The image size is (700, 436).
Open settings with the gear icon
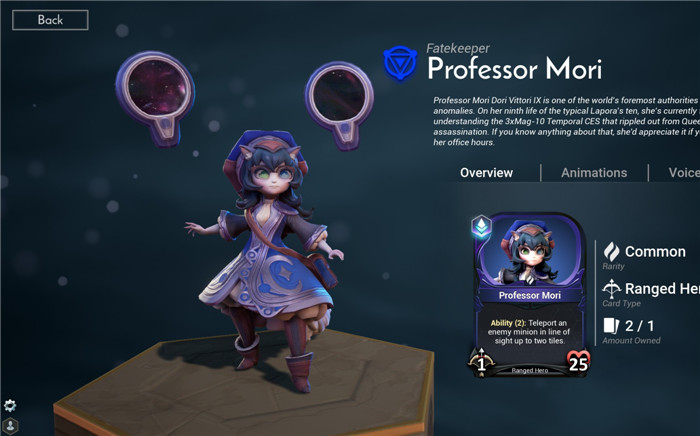point(10,405)
